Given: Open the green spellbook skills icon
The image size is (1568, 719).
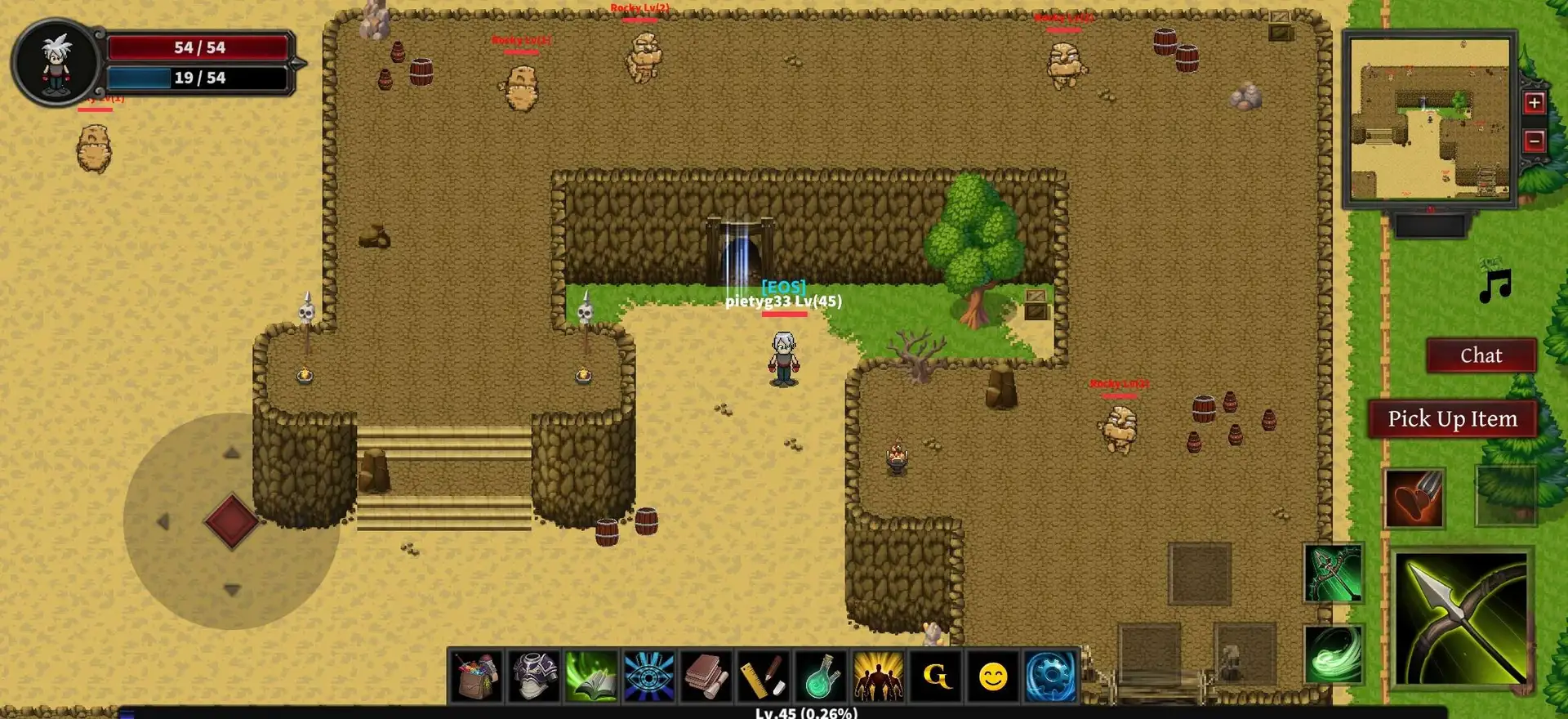Looking at the screenshot, I should pyautogui.click(x=591, y=676).
